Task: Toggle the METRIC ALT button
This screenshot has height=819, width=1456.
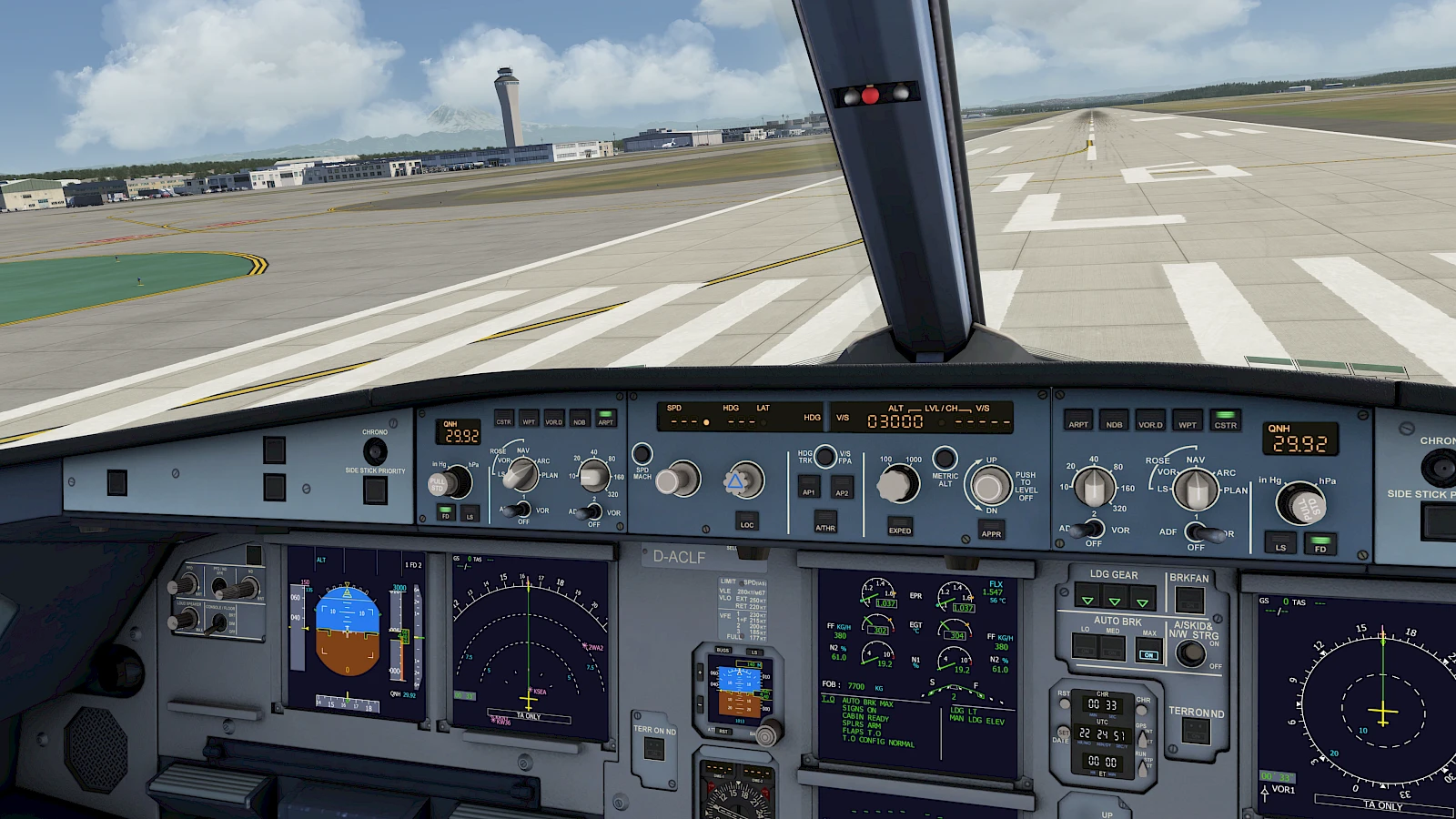Action: click(x=945, y=457)
